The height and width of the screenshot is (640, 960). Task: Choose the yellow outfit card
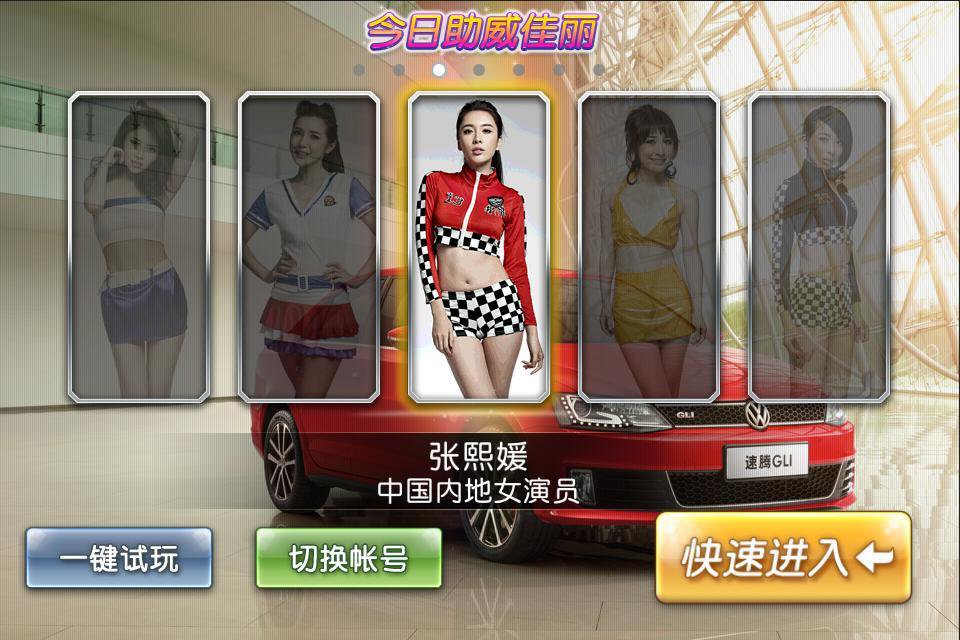(649, 247)
